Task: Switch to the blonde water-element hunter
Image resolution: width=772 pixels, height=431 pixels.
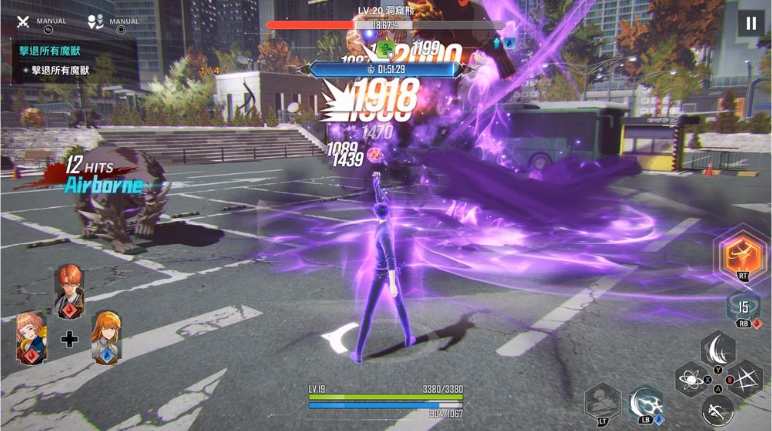Action: (x=106, y=336)
